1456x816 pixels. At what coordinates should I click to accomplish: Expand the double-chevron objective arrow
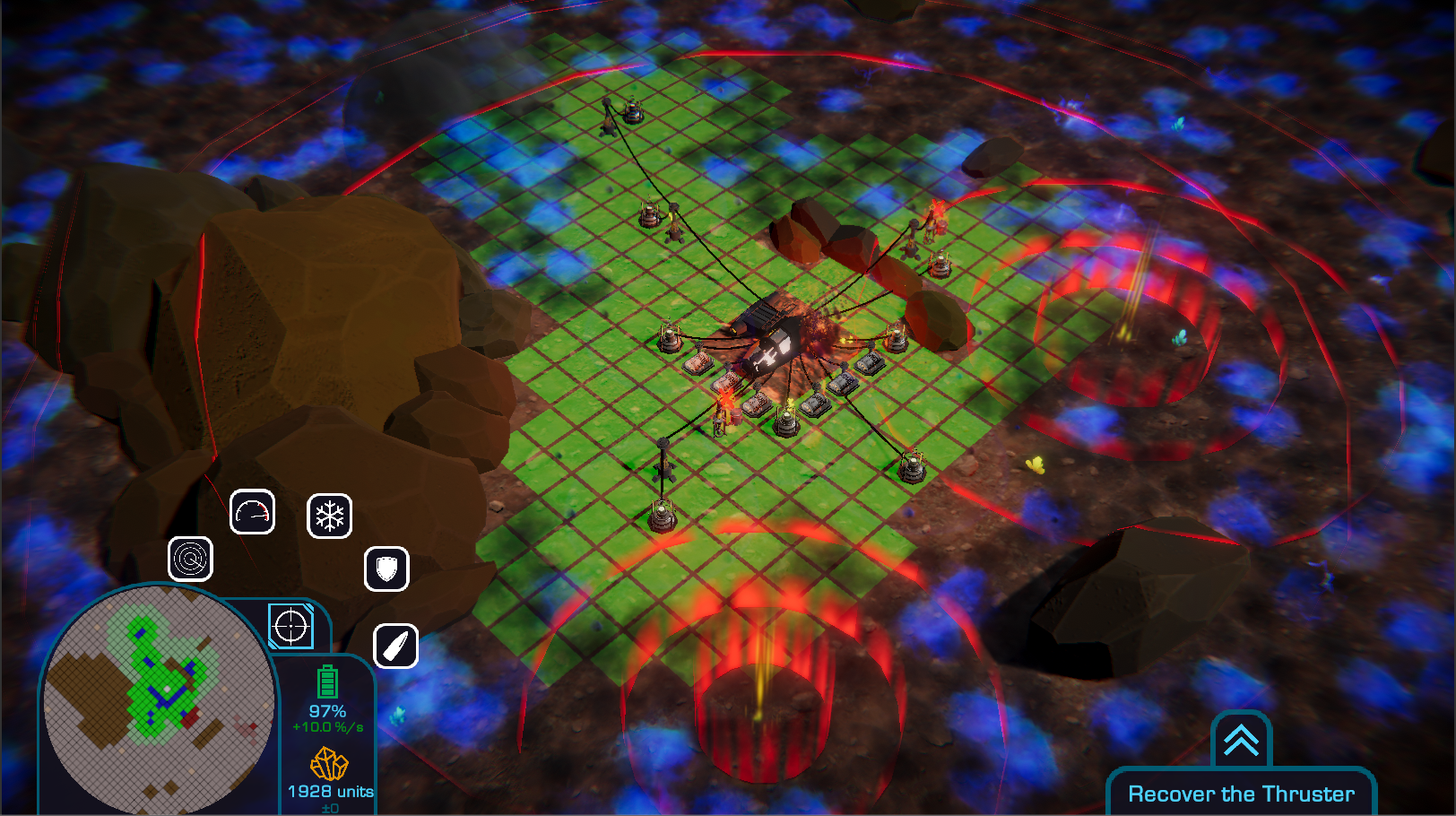(1241, 741)
